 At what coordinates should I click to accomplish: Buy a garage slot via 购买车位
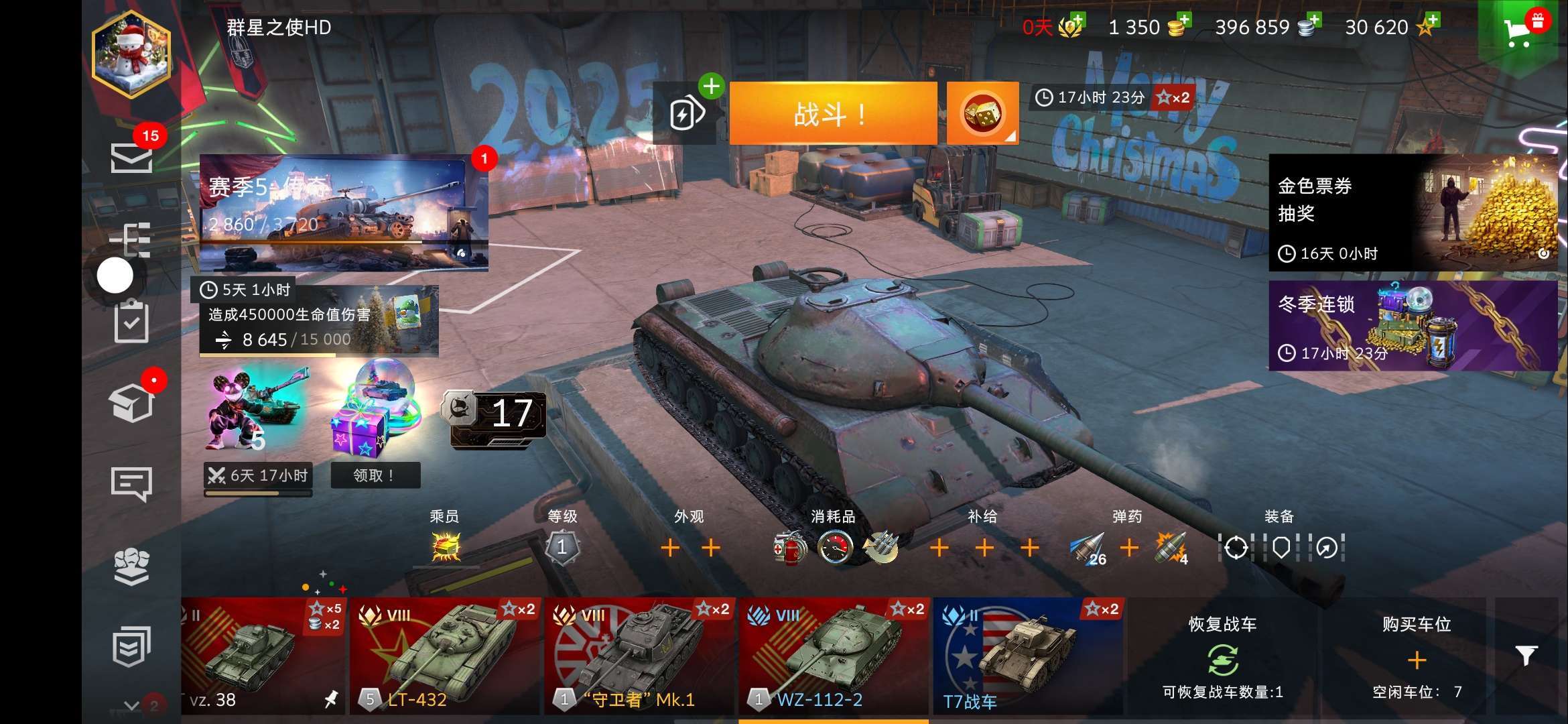(x=1417, y=657)
